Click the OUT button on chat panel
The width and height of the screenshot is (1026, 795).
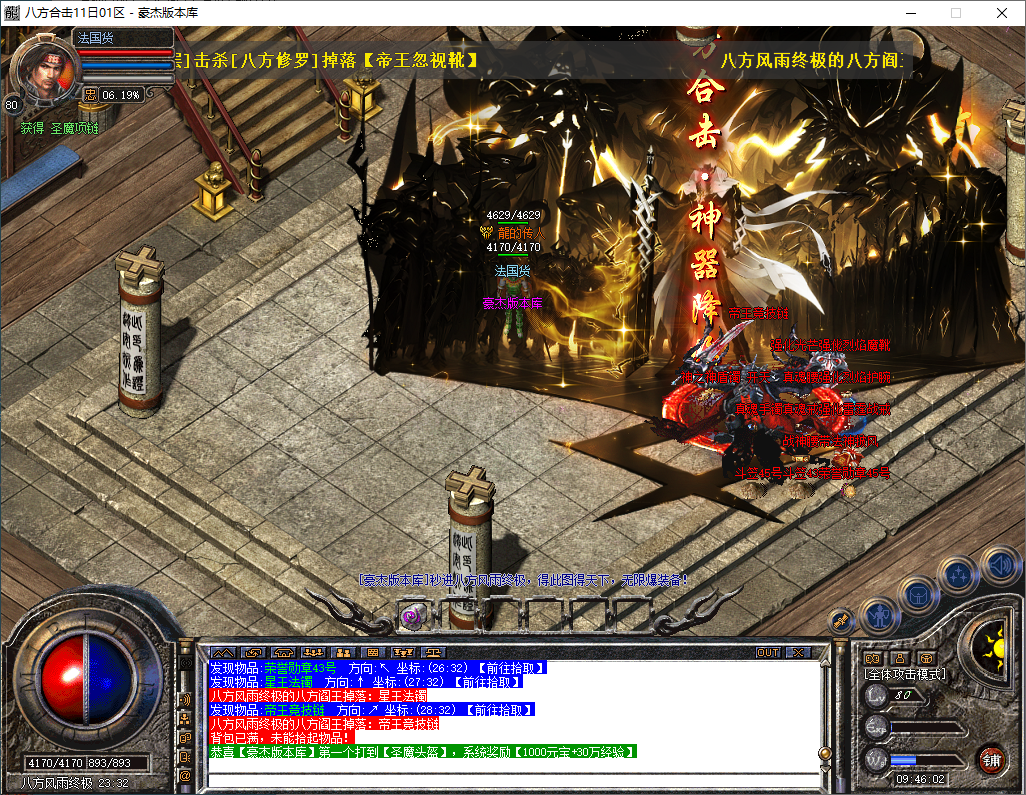click(767, 652)
